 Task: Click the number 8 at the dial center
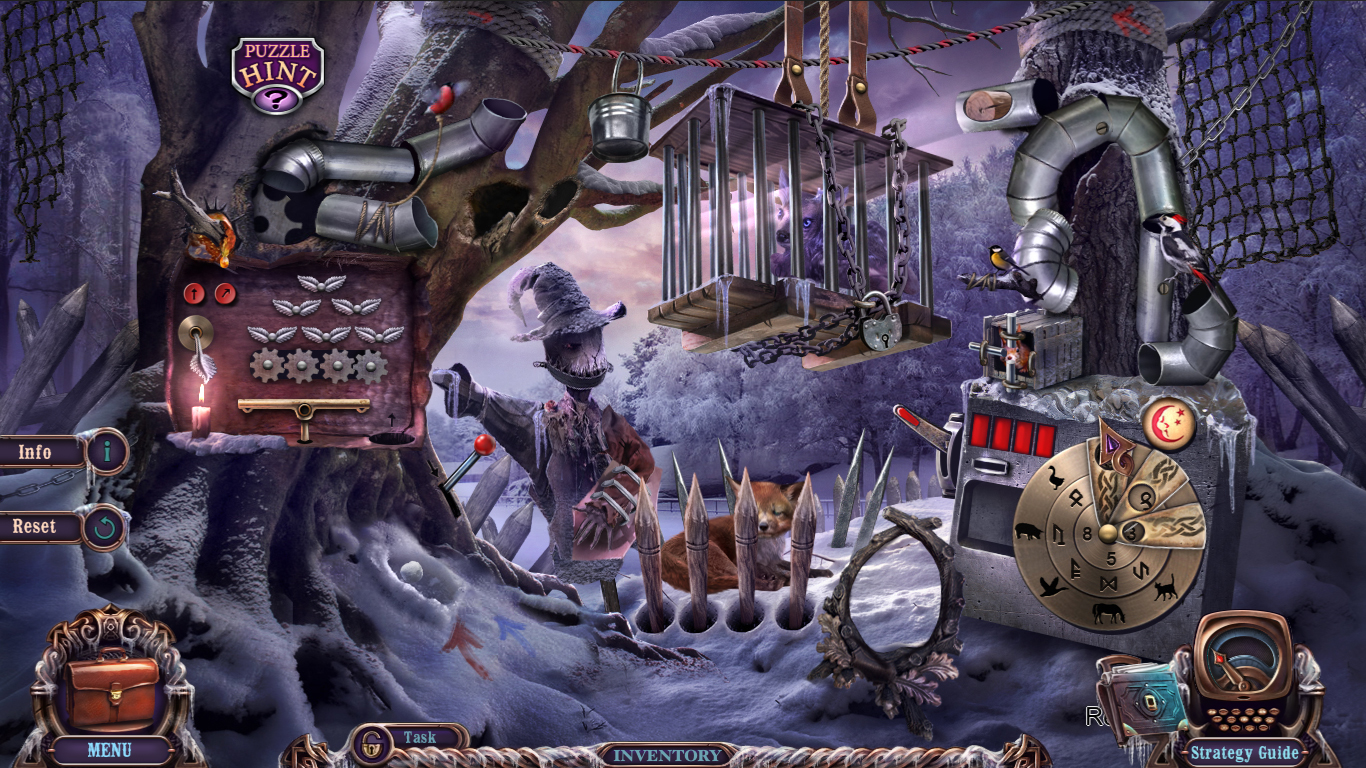click(x=1087, y=531)
